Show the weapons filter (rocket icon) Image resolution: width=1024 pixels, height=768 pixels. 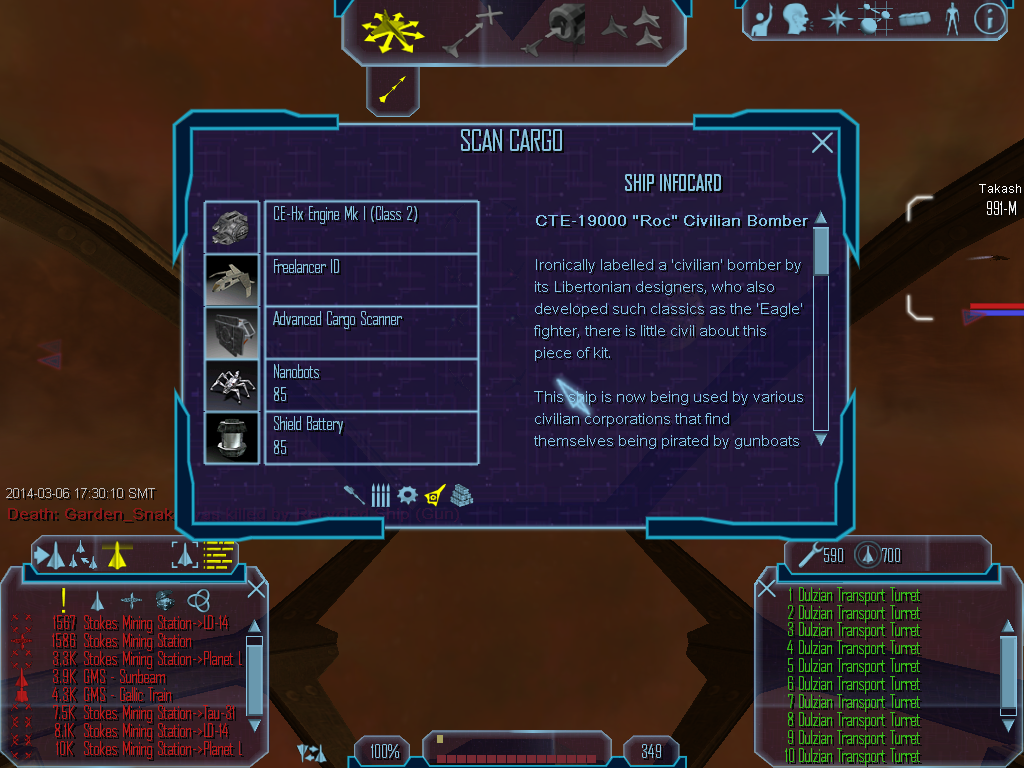coord(355,495)
